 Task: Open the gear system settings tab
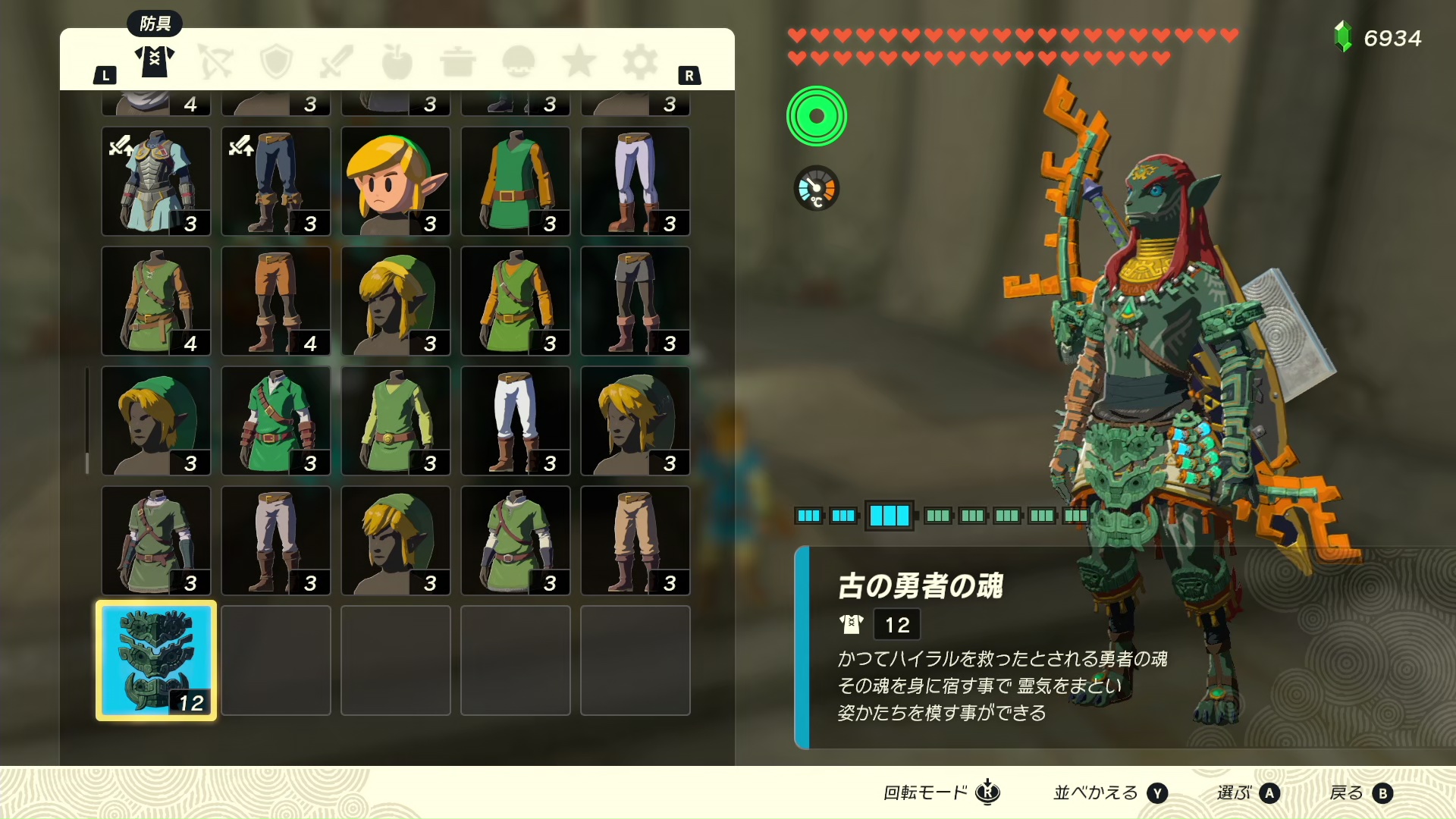click(640, 62)
